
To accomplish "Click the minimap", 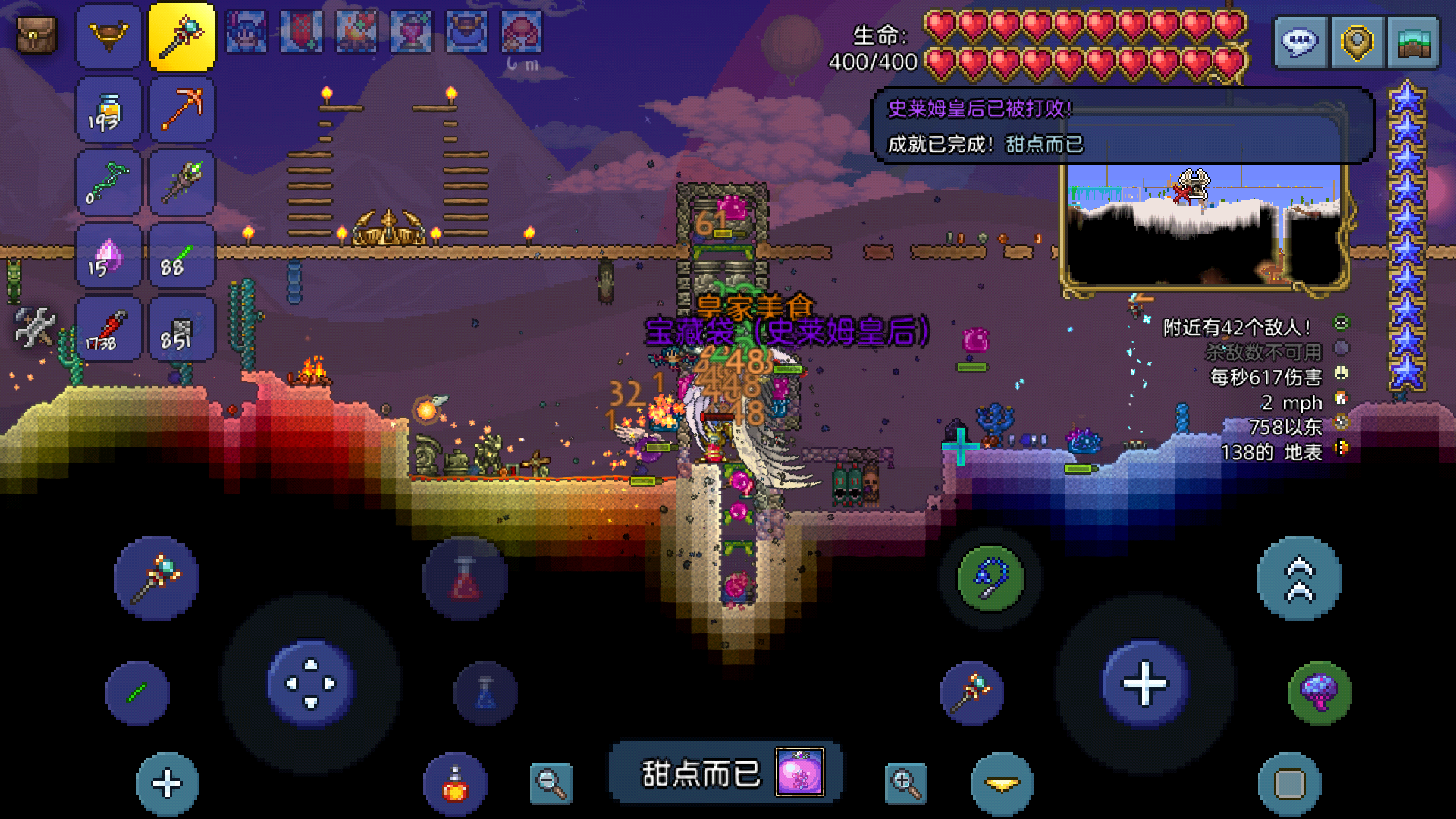I will point(1204,227).
